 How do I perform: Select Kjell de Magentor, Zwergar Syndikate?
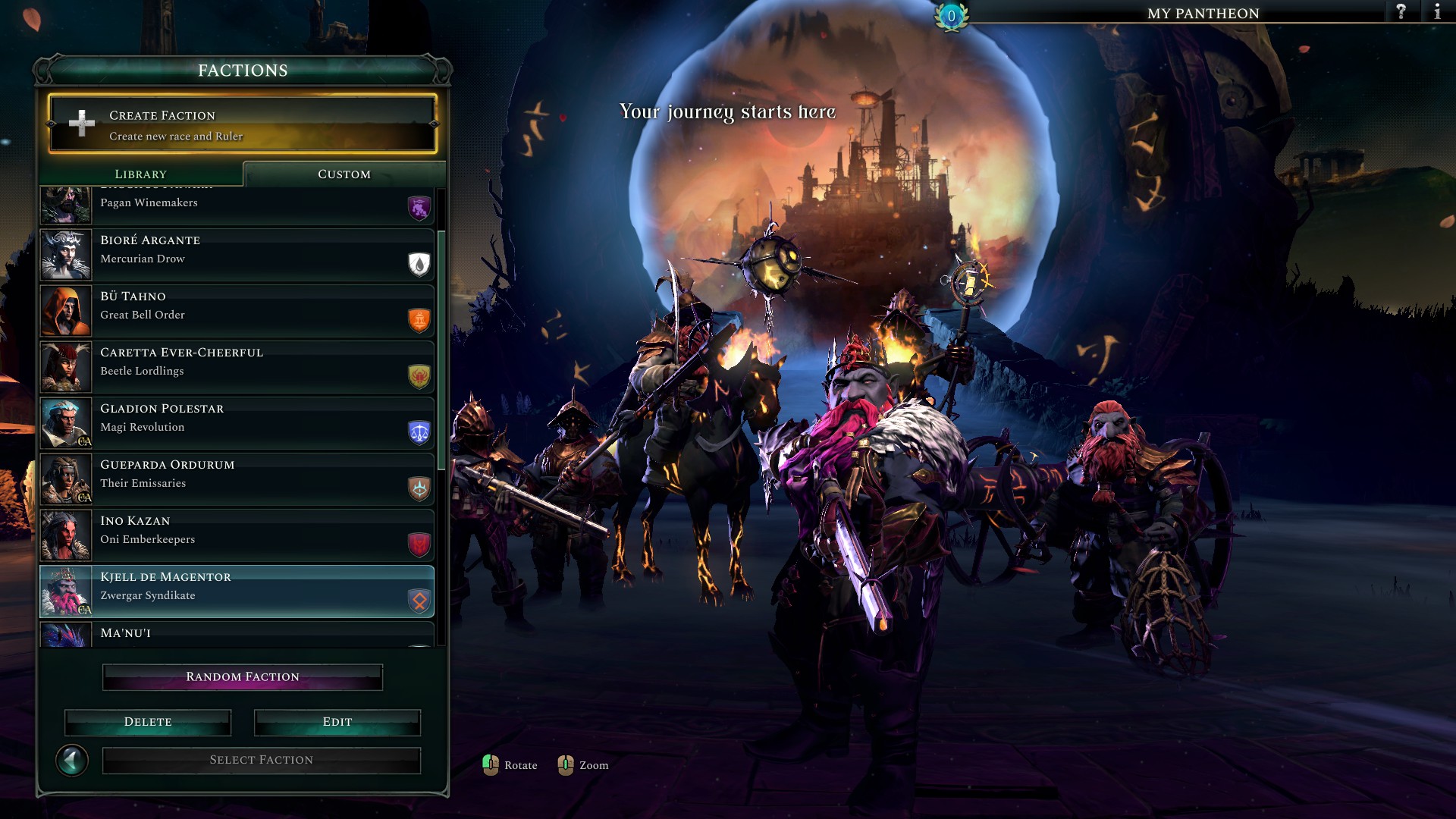(x=237, y=591)
